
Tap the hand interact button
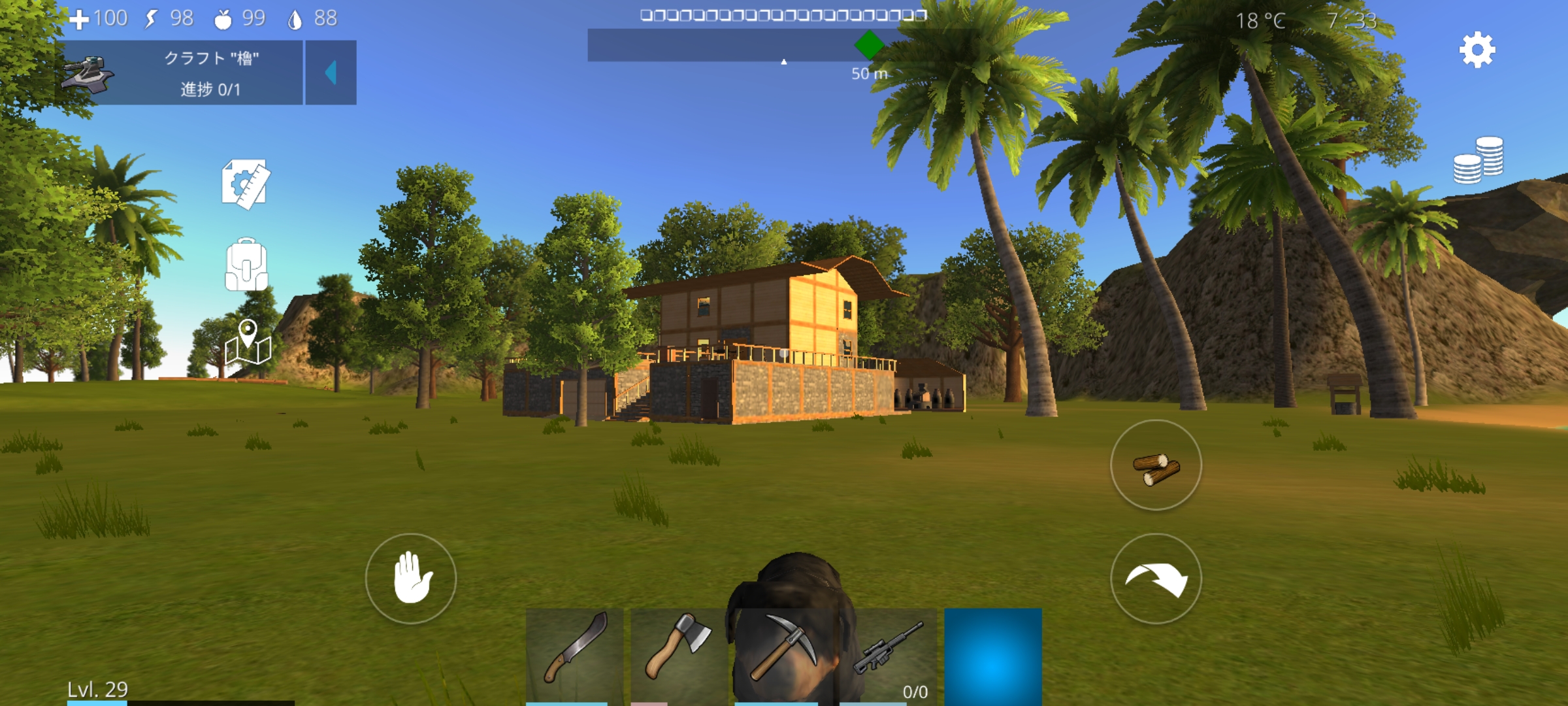[x=411, y=578]
